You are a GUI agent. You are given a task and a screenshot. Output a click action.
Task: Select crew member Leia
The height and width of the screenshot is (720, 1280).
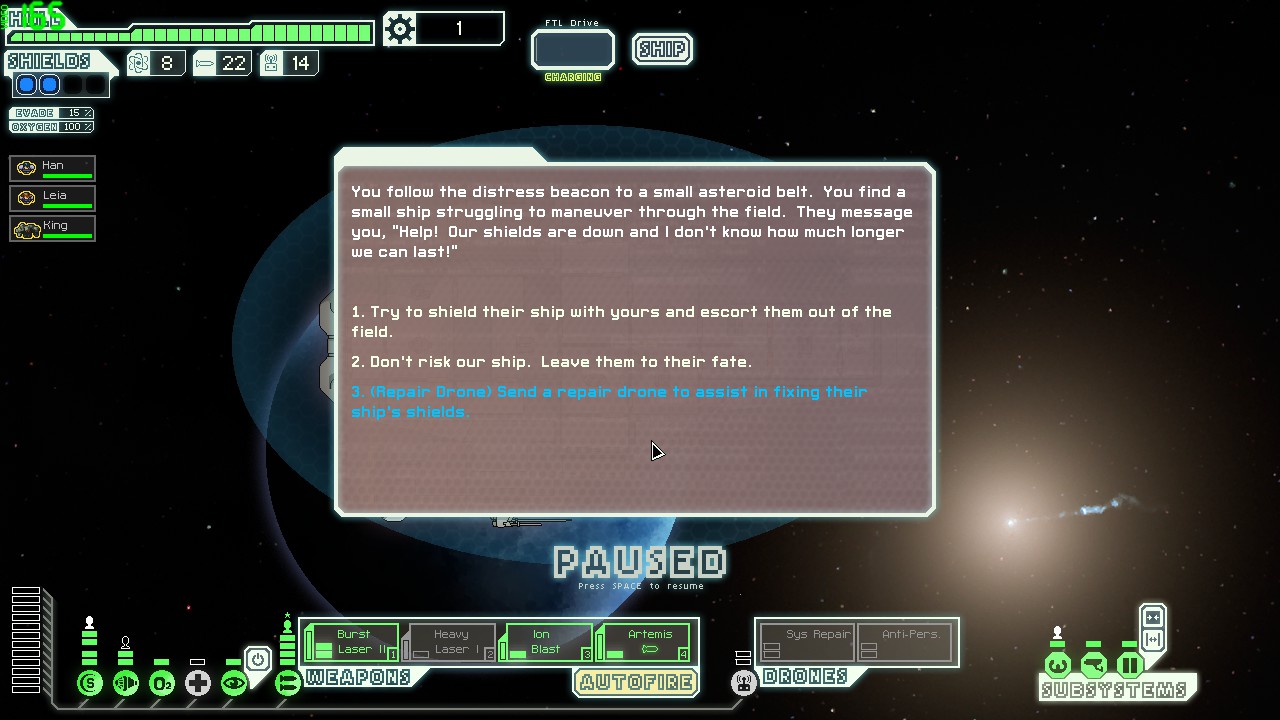53,198
